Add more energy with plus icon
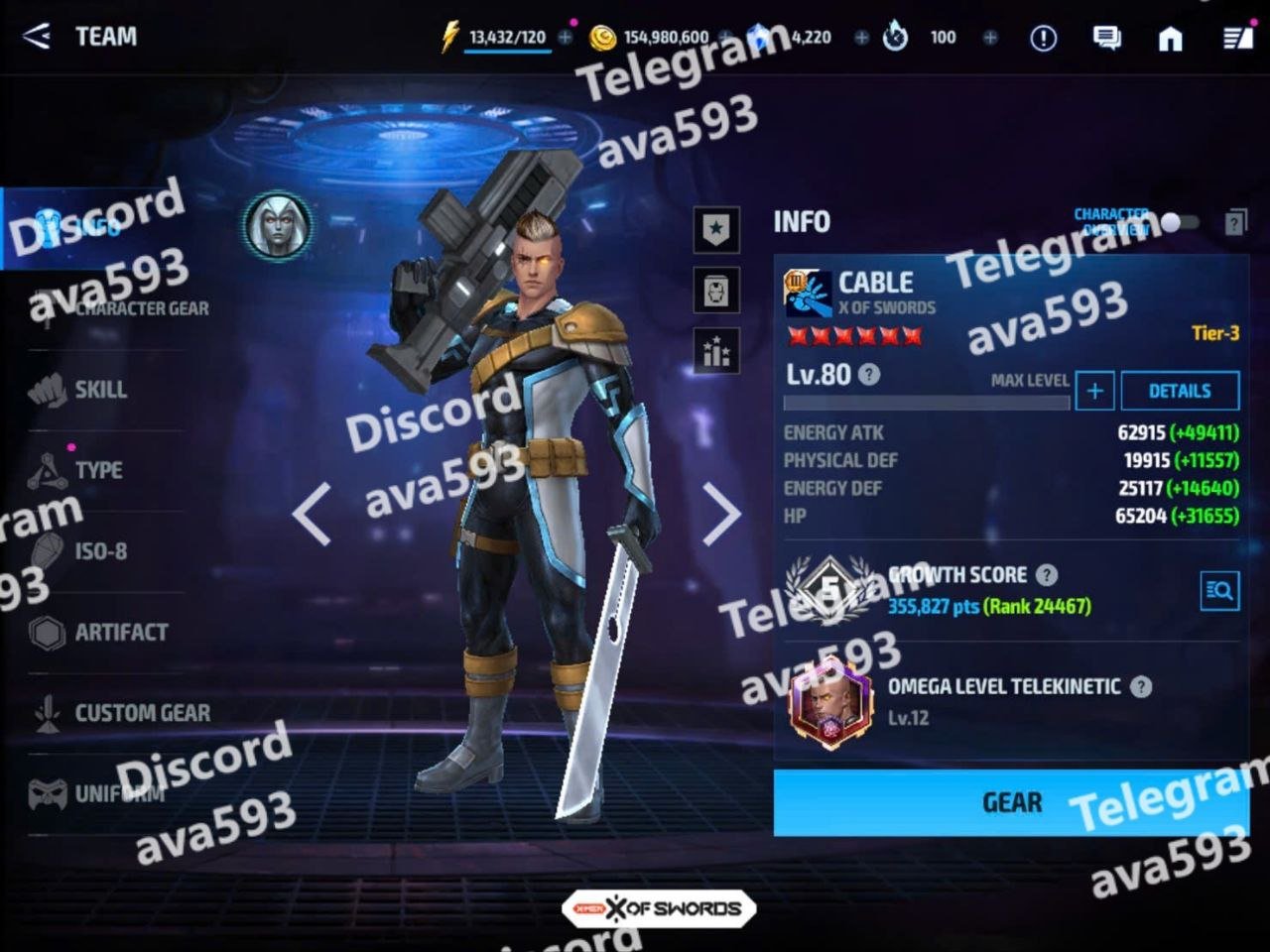Viewport: 1270px width, 952px height. coord(566,38)
